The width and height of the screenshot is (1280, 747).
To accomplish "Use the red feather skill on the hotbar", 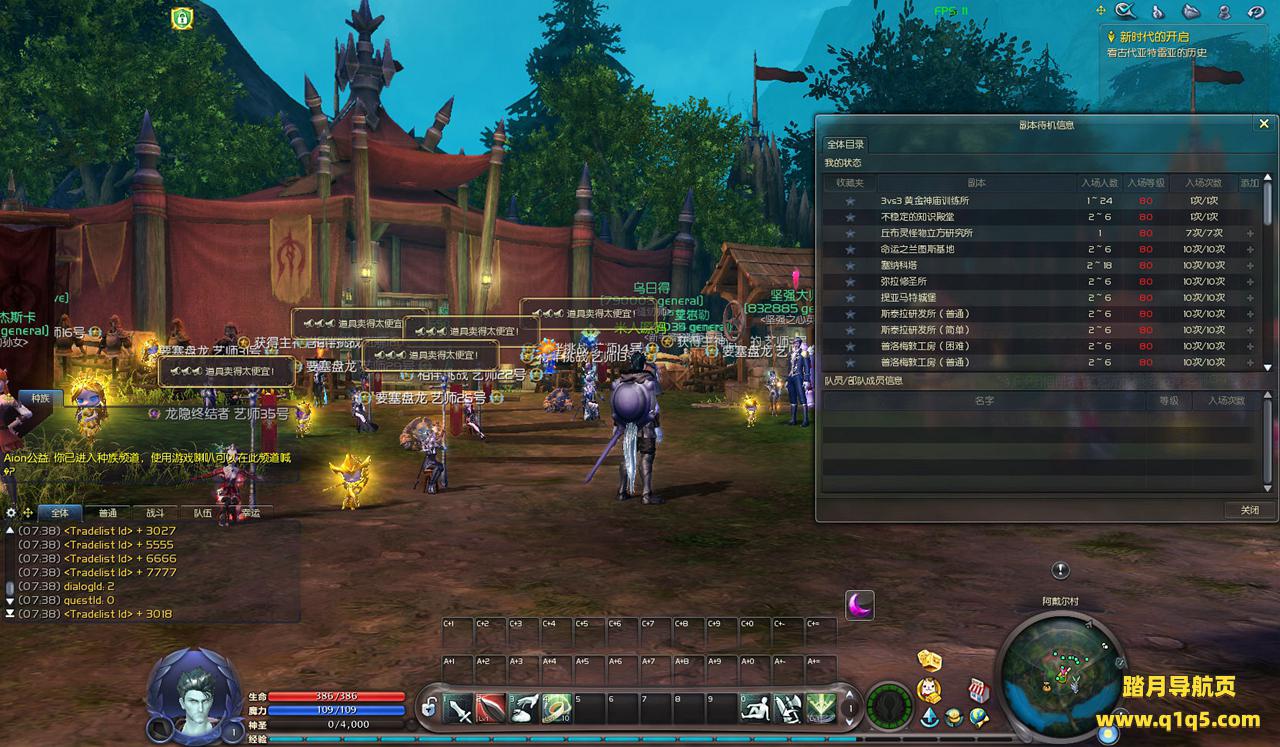I will [x=491, y=708].
